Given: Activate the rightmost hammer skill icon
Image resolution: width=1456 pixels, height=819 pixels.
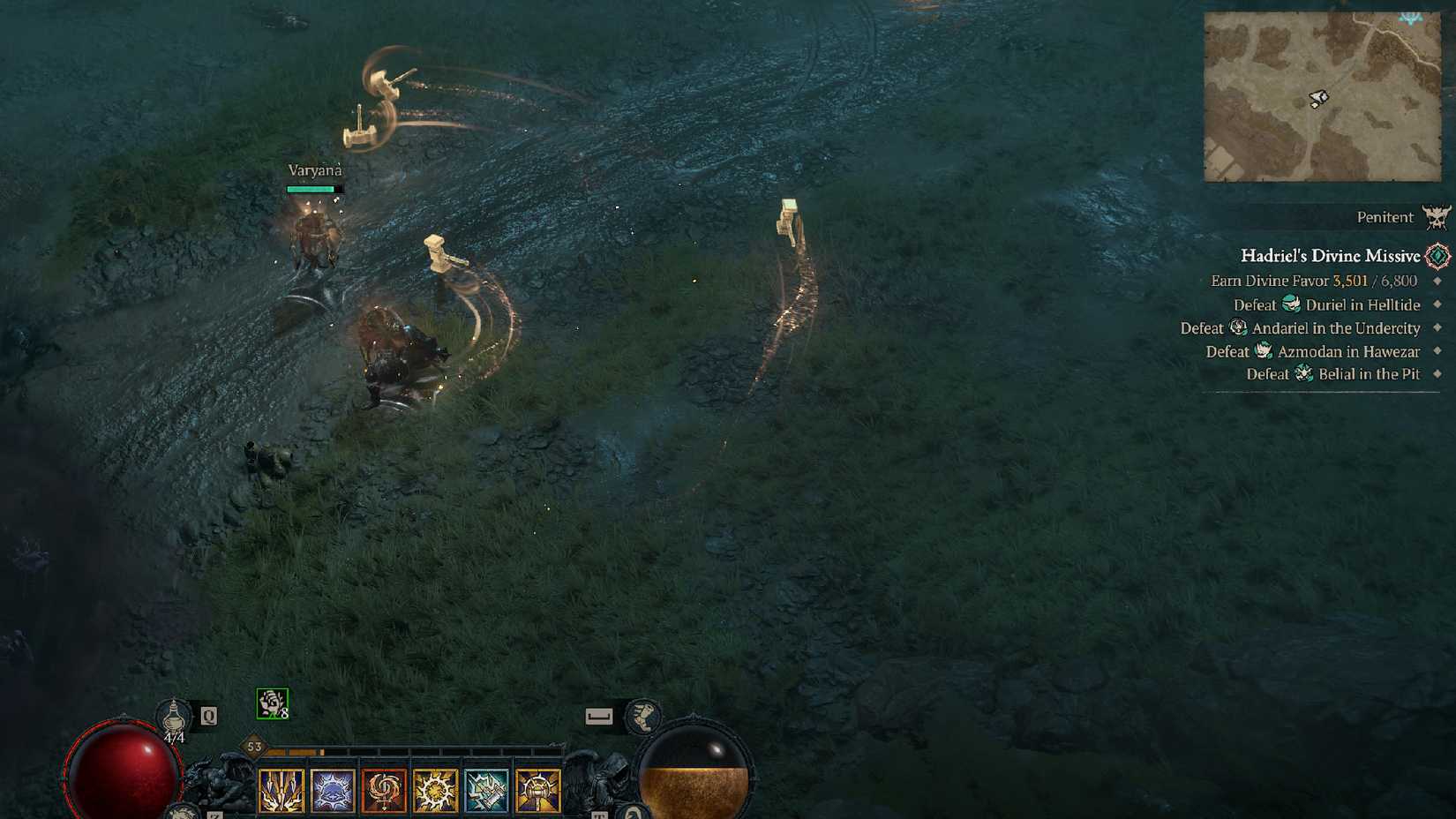Looking at the screenshot, I should pos(537,789).
